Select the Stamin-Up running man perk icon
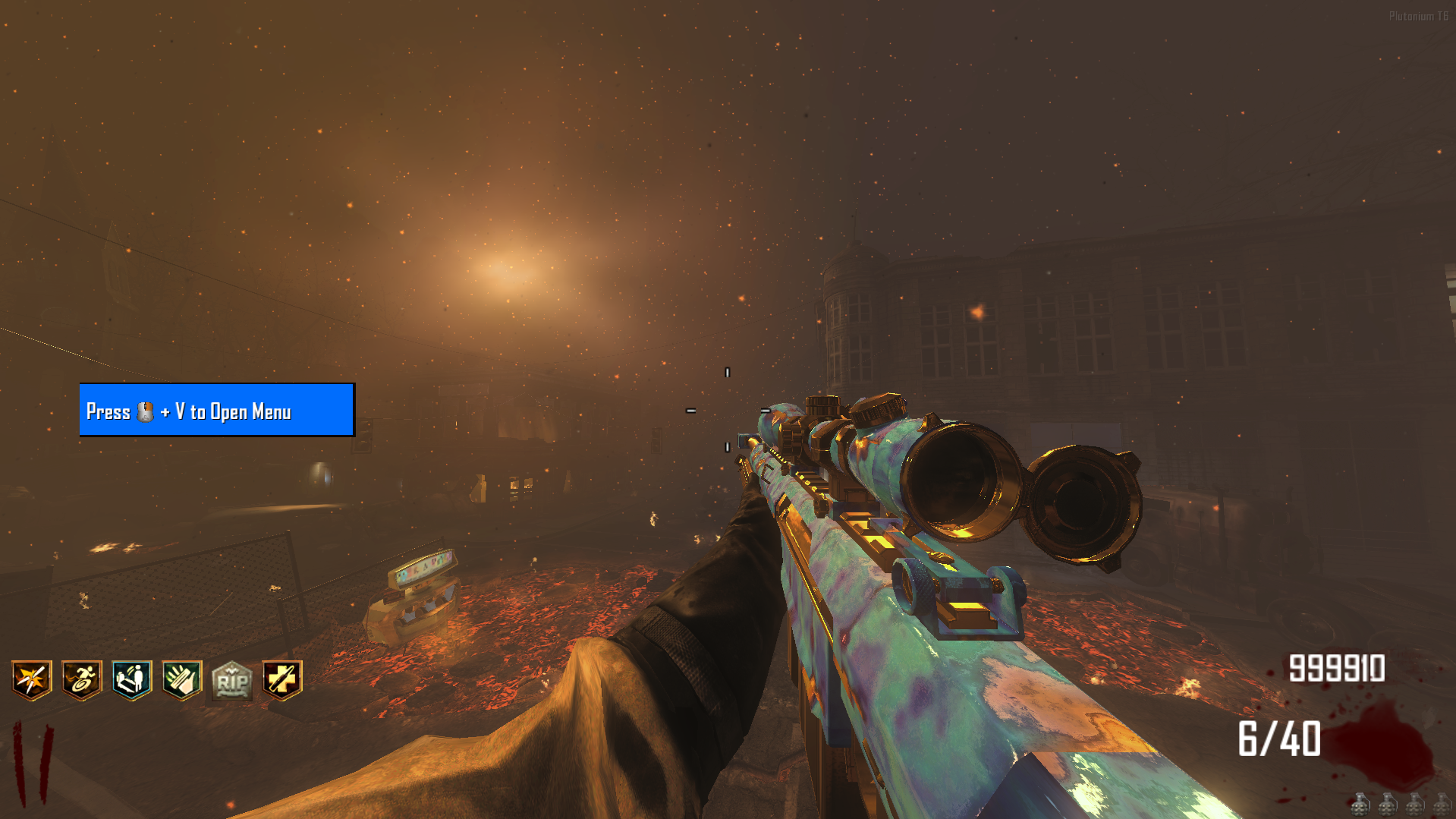The width and height of the screenshot is (1456, 819). pyautogui.click(x=82, y=679)
